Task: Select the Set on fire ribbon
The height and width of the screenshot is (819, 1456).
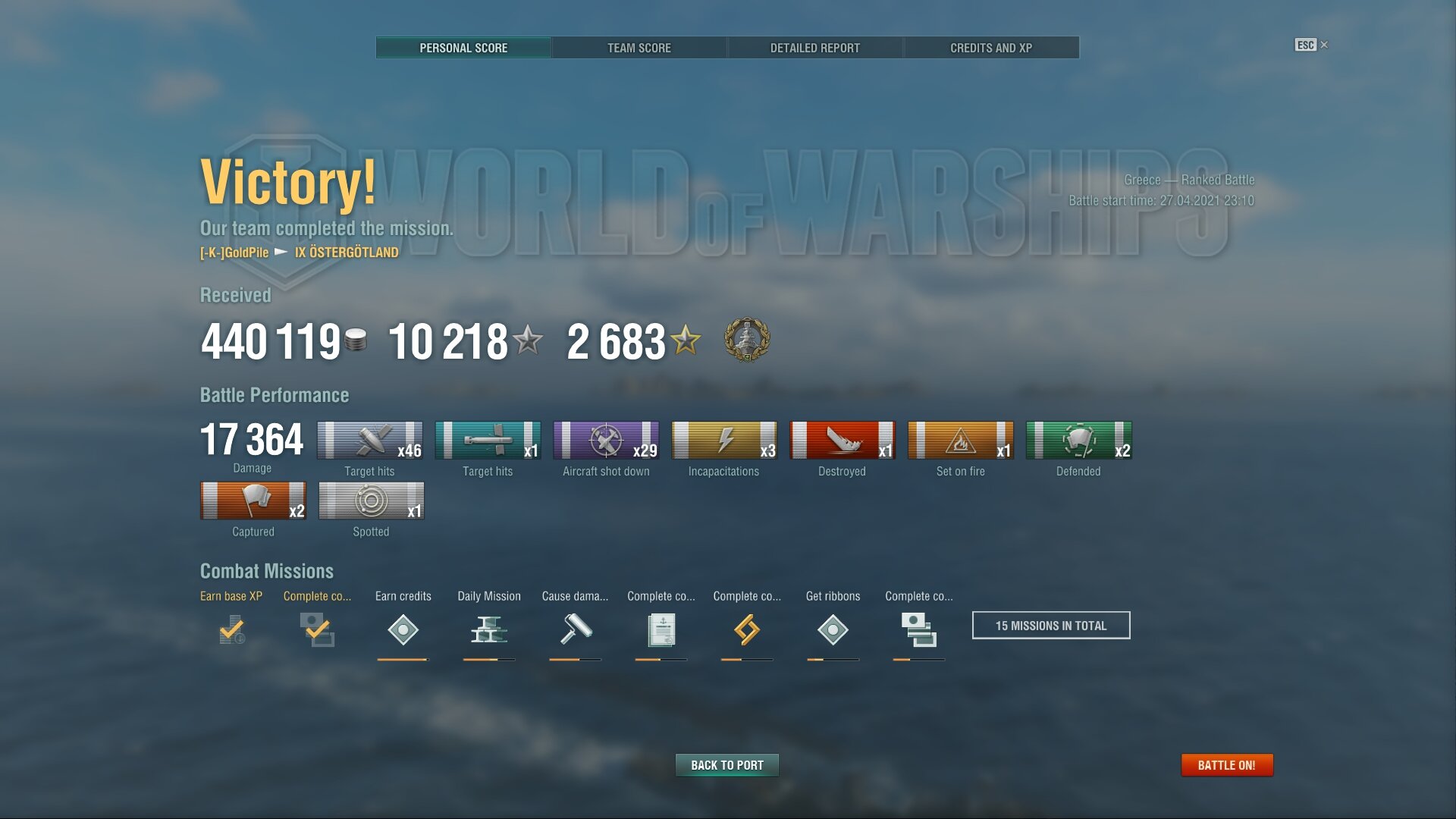Action: (960, 441)
